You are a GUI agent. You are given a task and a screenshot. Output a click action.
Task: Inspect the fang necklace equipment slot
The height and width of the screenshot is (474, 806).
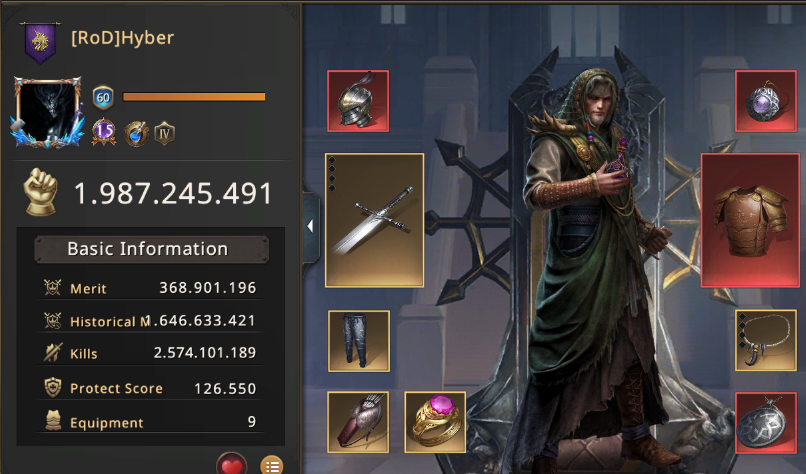(766, 340)
